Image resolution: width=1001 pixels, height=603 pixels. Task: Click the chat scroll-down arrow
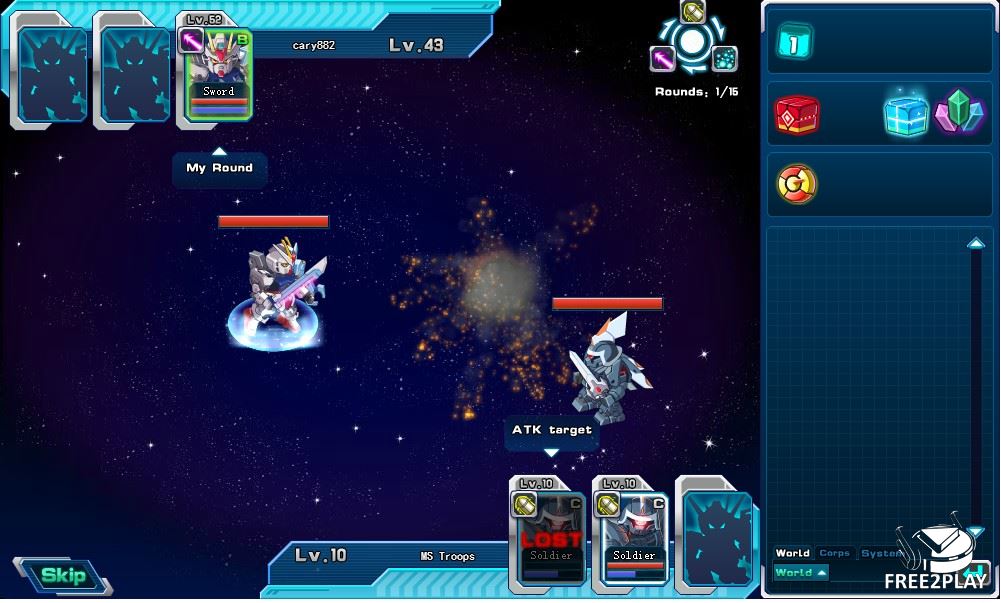(x=976, y=532)
